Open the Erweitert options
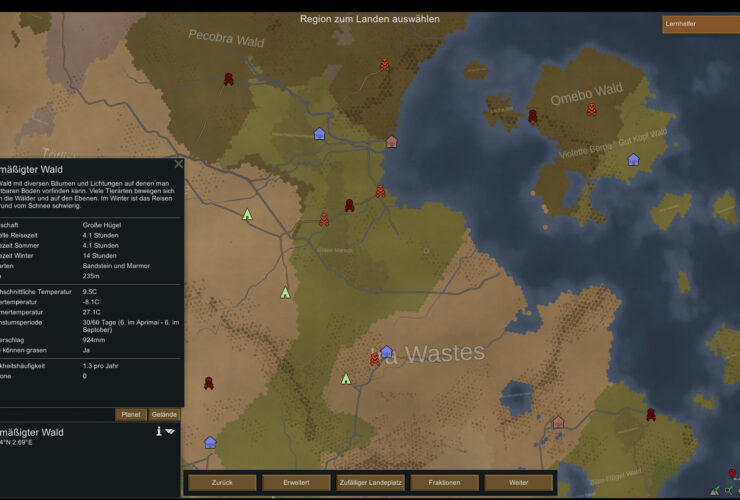Image resolution: width=740 pixels, height=500 pixels. (x=296, y=482)
